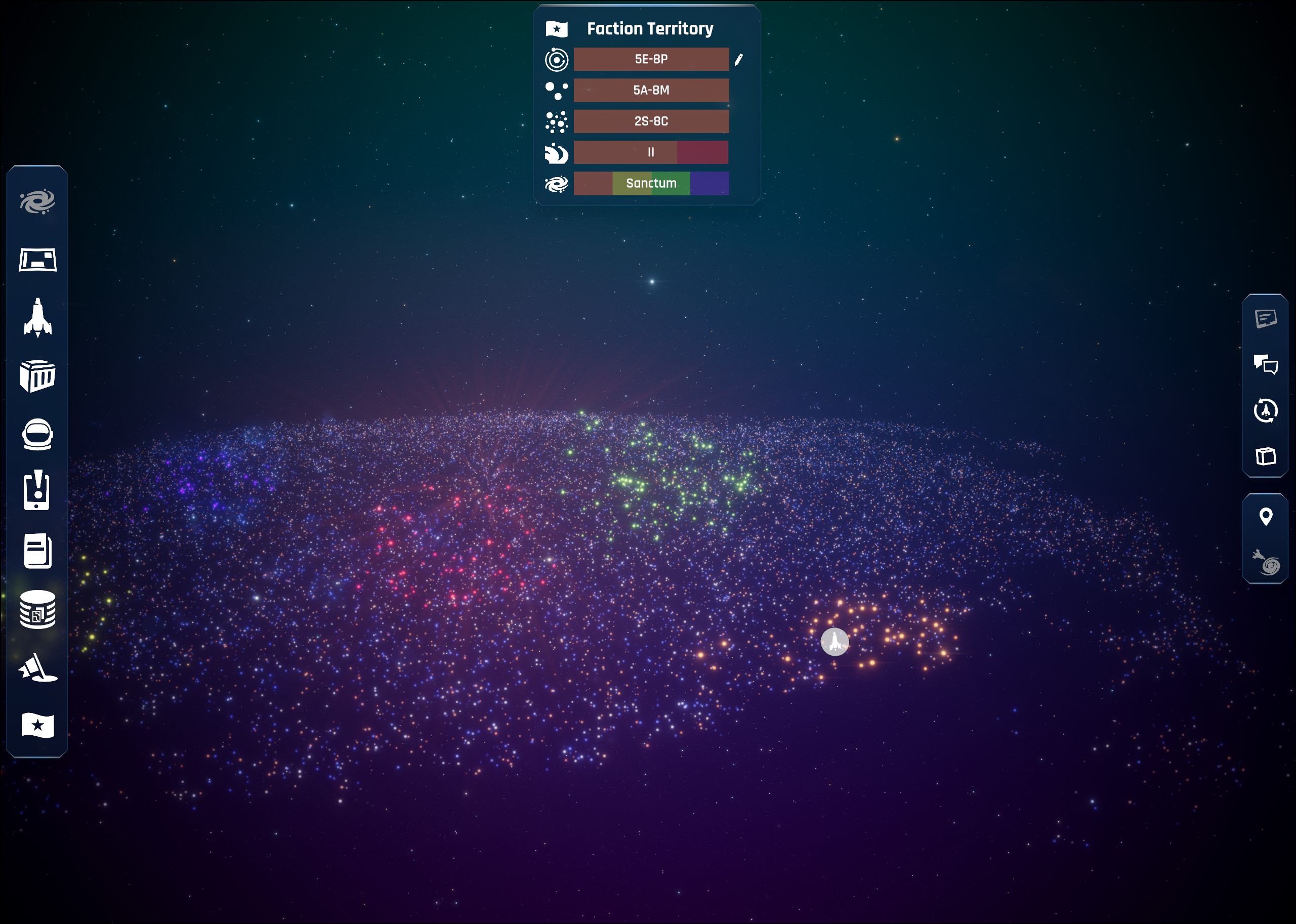Open the exclamation mark missions icon
The height and width of the screenshot is (924, 1296).
(37, 490)
